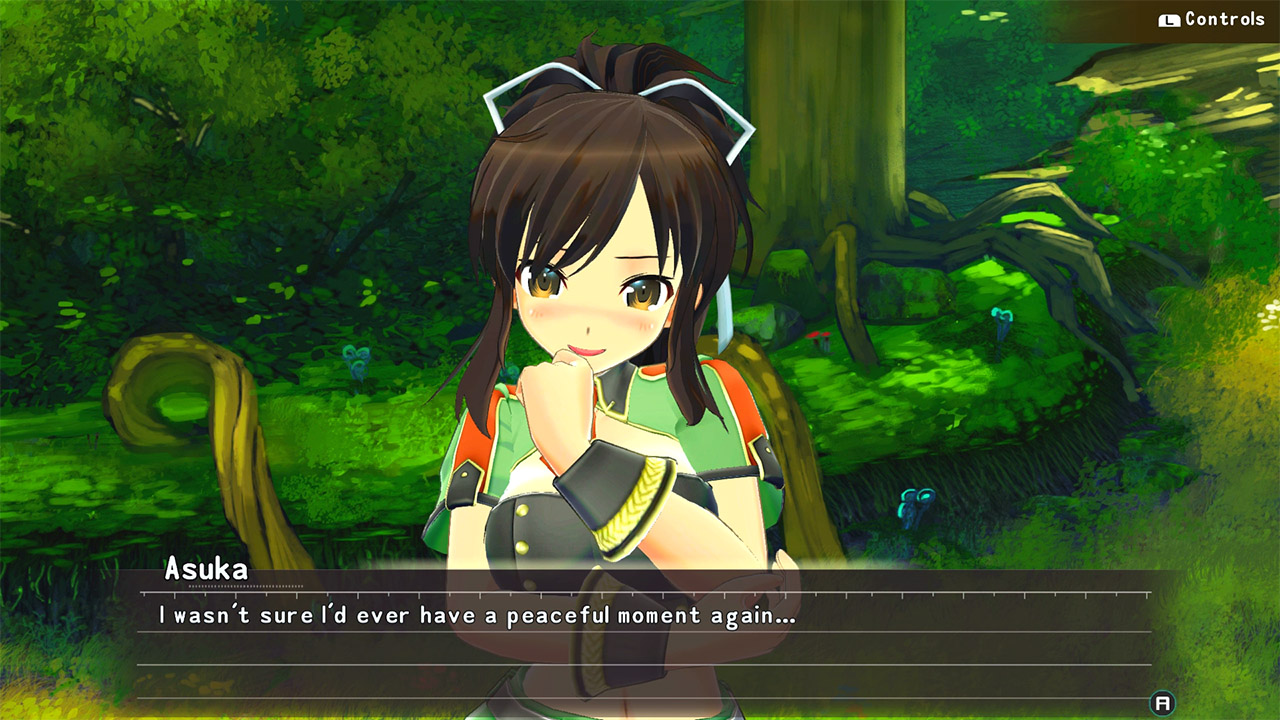Click the blue flower near the dialogue box
Image resolution: width=1280 pixels, height=720 pixels.
pos(917,502)
